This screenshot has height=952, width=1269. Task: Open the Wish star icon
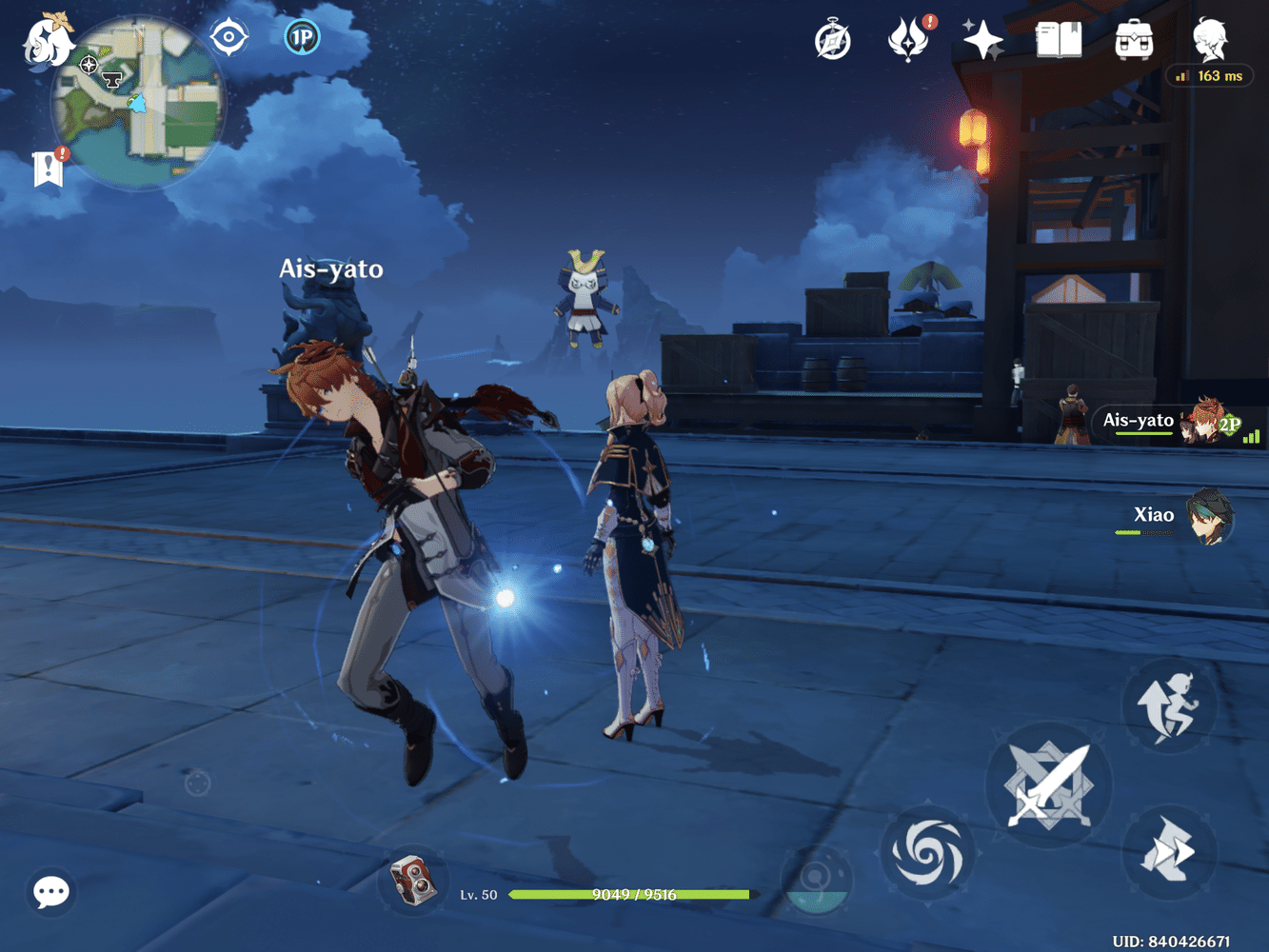(981, 38)
